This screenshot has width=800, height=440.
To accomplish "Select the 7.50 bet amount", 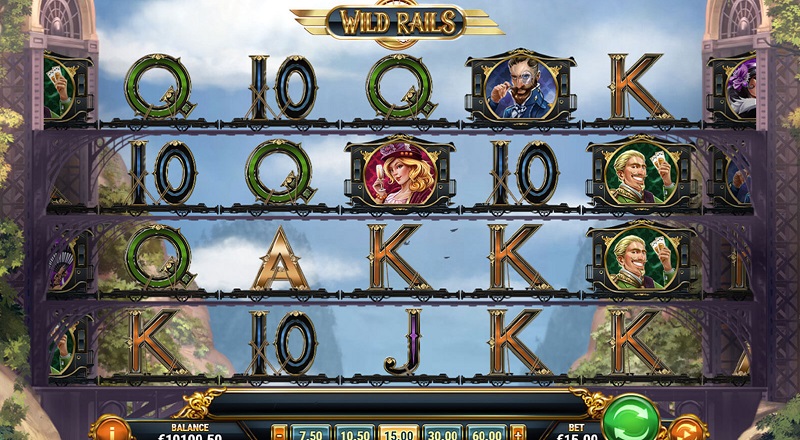I will tap(309, 433).
